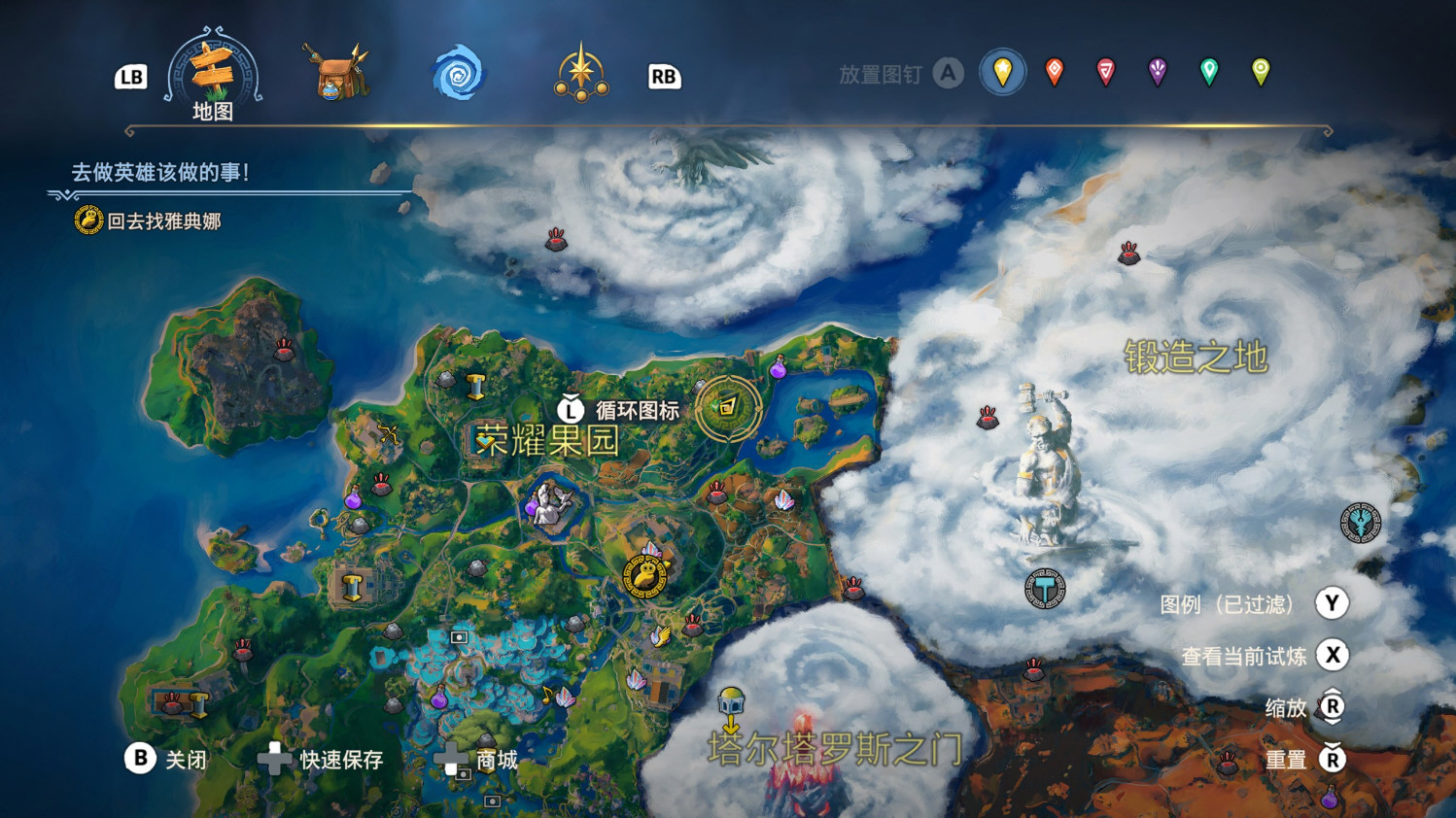1456x818 pixels.
Task: Choose the orange diamond map pin
Action: click(x=1055, y=72)
